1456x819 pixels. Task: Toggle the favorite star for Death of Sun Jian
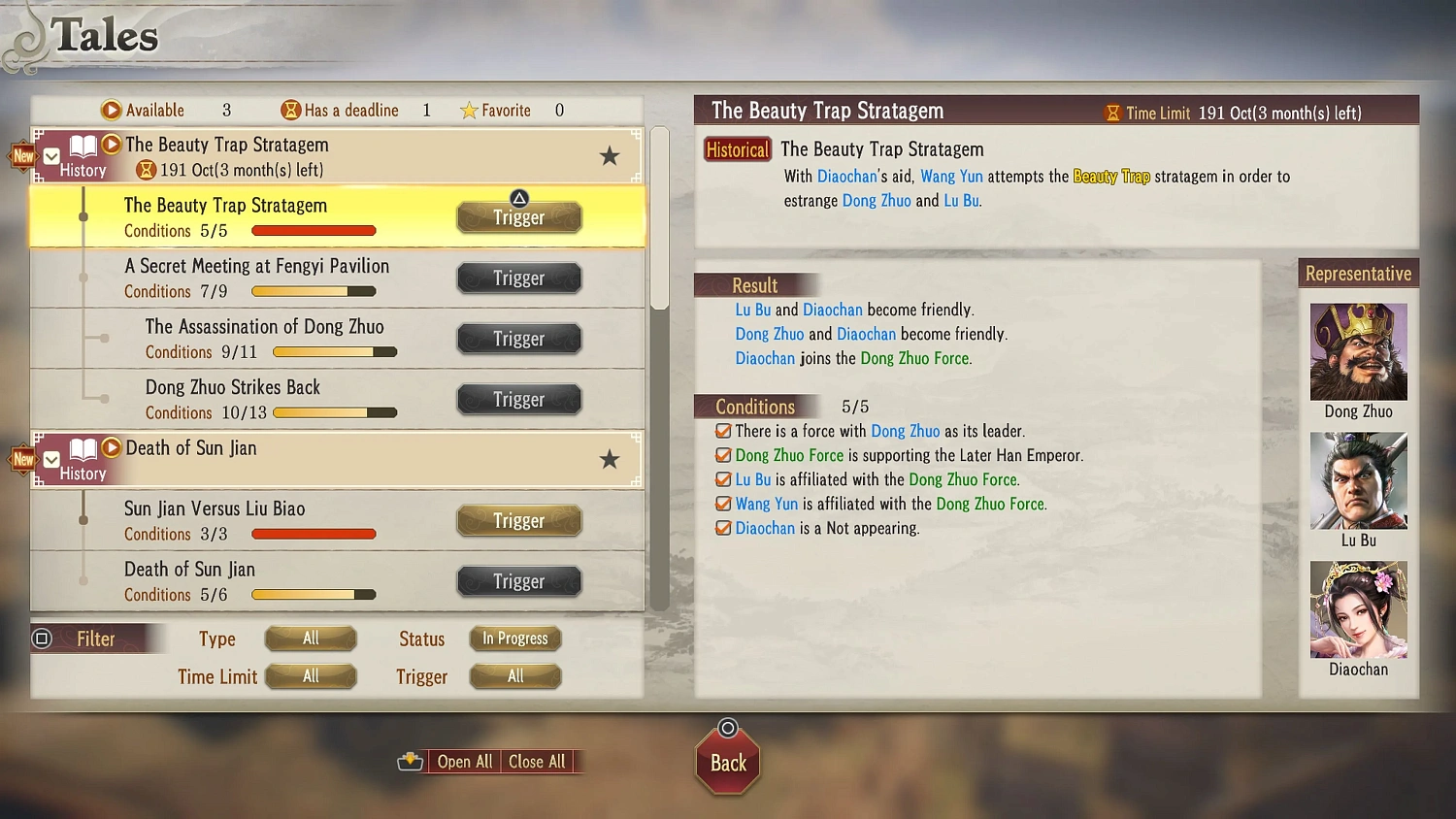[610, 459]
